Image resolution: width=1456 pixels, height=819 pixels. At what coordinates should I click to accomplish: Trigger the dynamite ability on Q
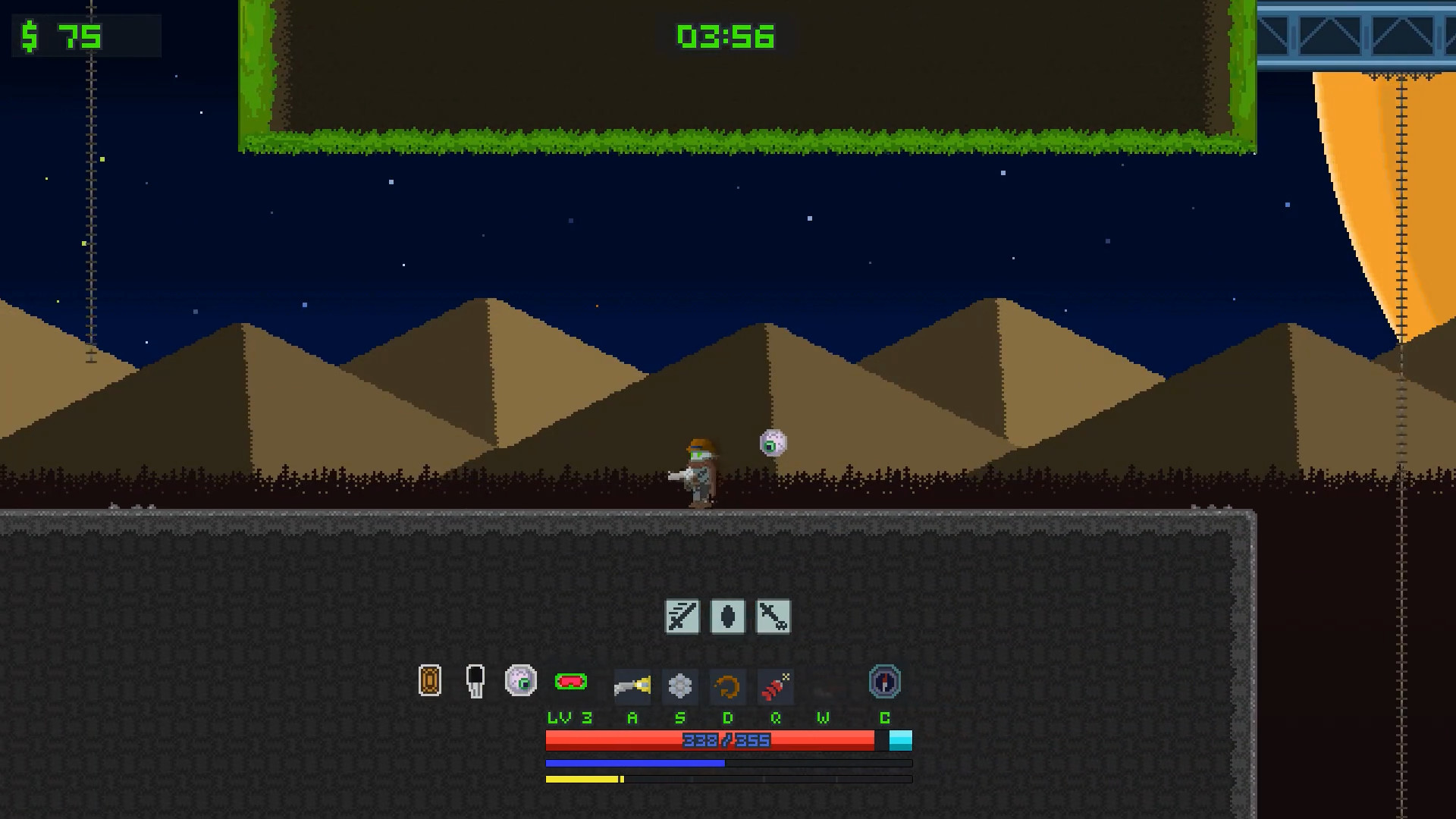775,686
